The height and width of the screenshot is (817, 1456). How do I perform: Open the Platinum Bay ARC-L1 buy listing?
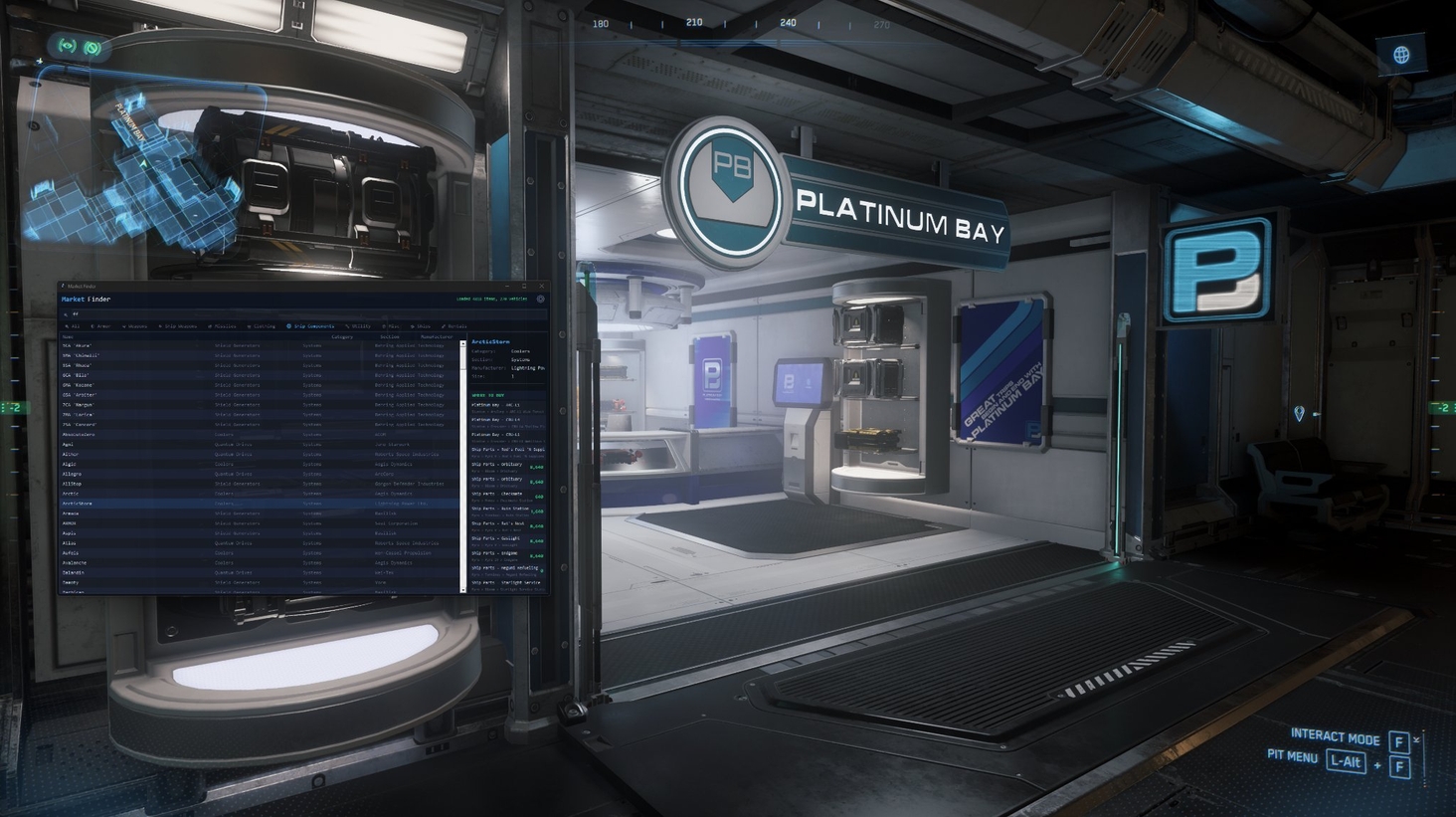tap(499, 406)
